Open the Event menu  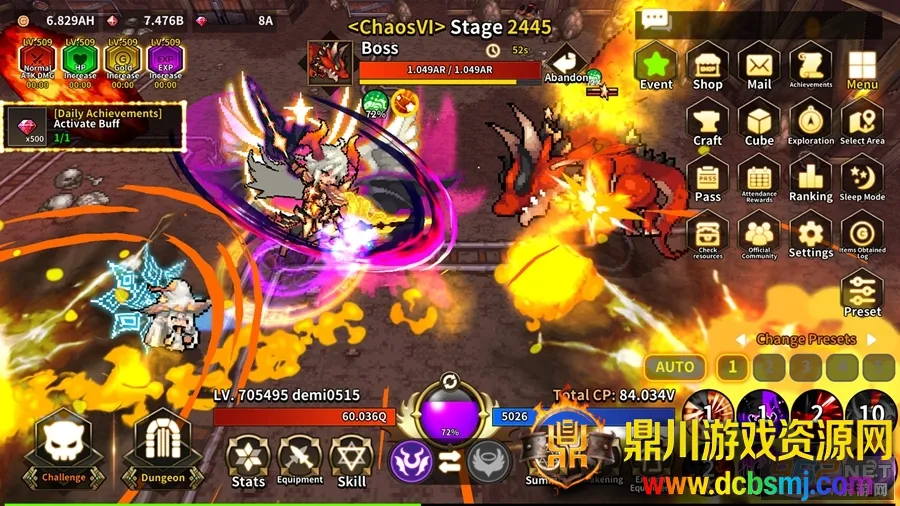click(x=656, y=66)
